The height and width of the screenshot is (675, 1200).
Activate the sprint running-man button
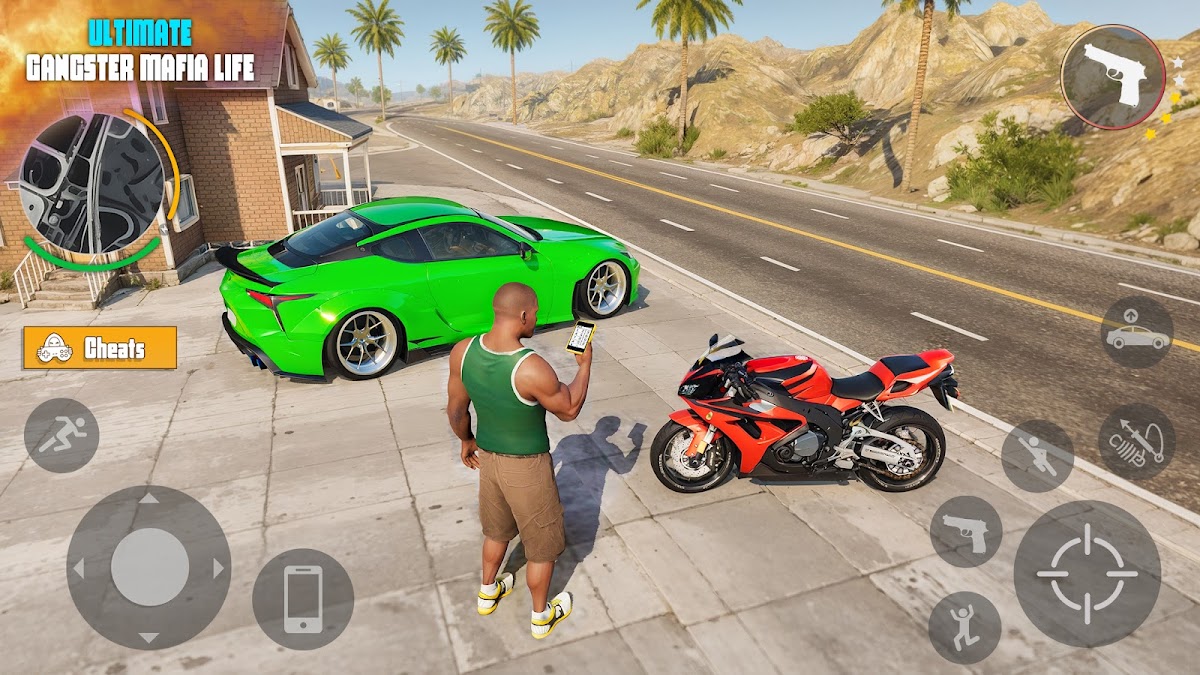[61, 435]
